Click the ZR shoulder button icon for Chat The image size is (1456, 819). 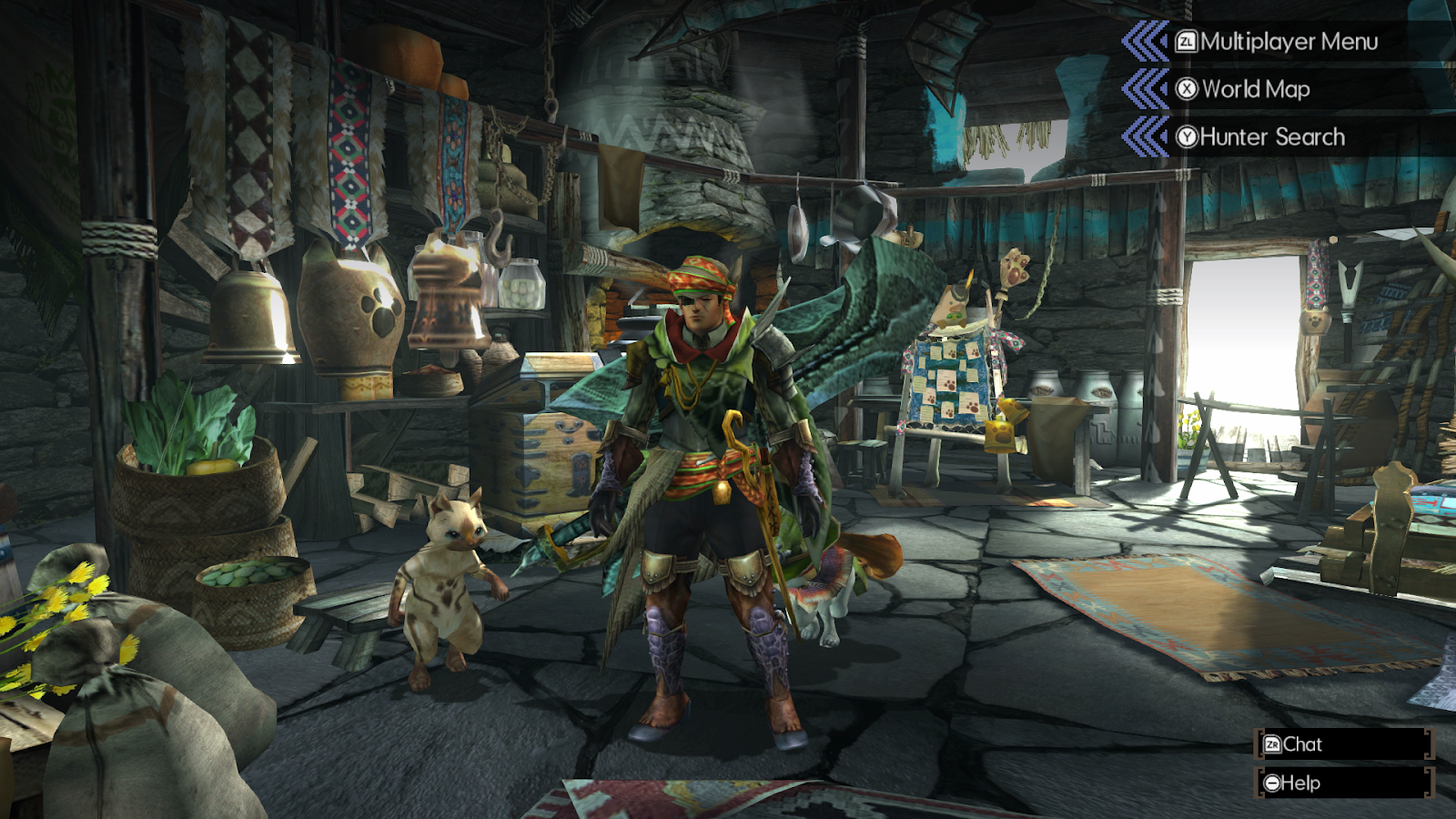click(1274, 743)
